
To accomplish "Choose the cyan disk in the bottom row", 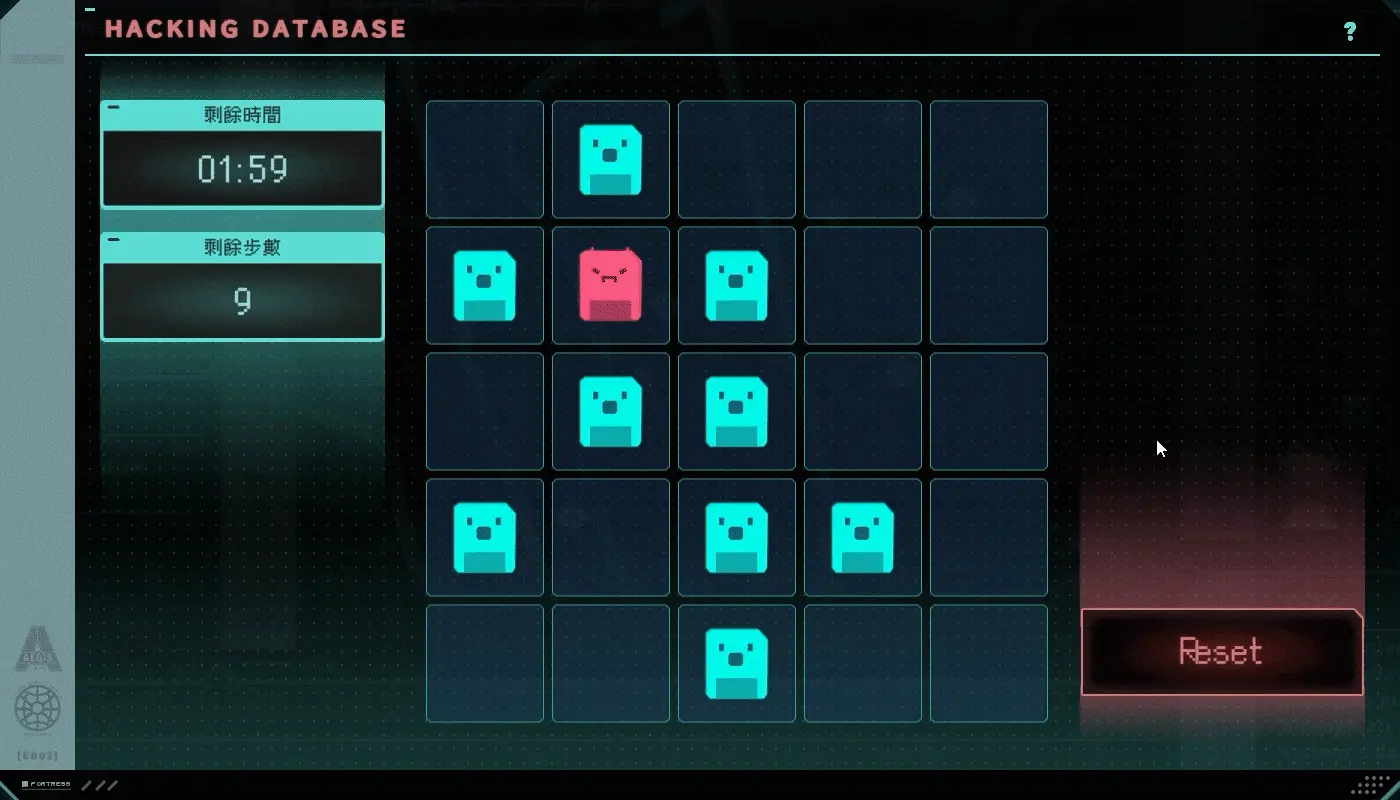I will tap(736, 663).
